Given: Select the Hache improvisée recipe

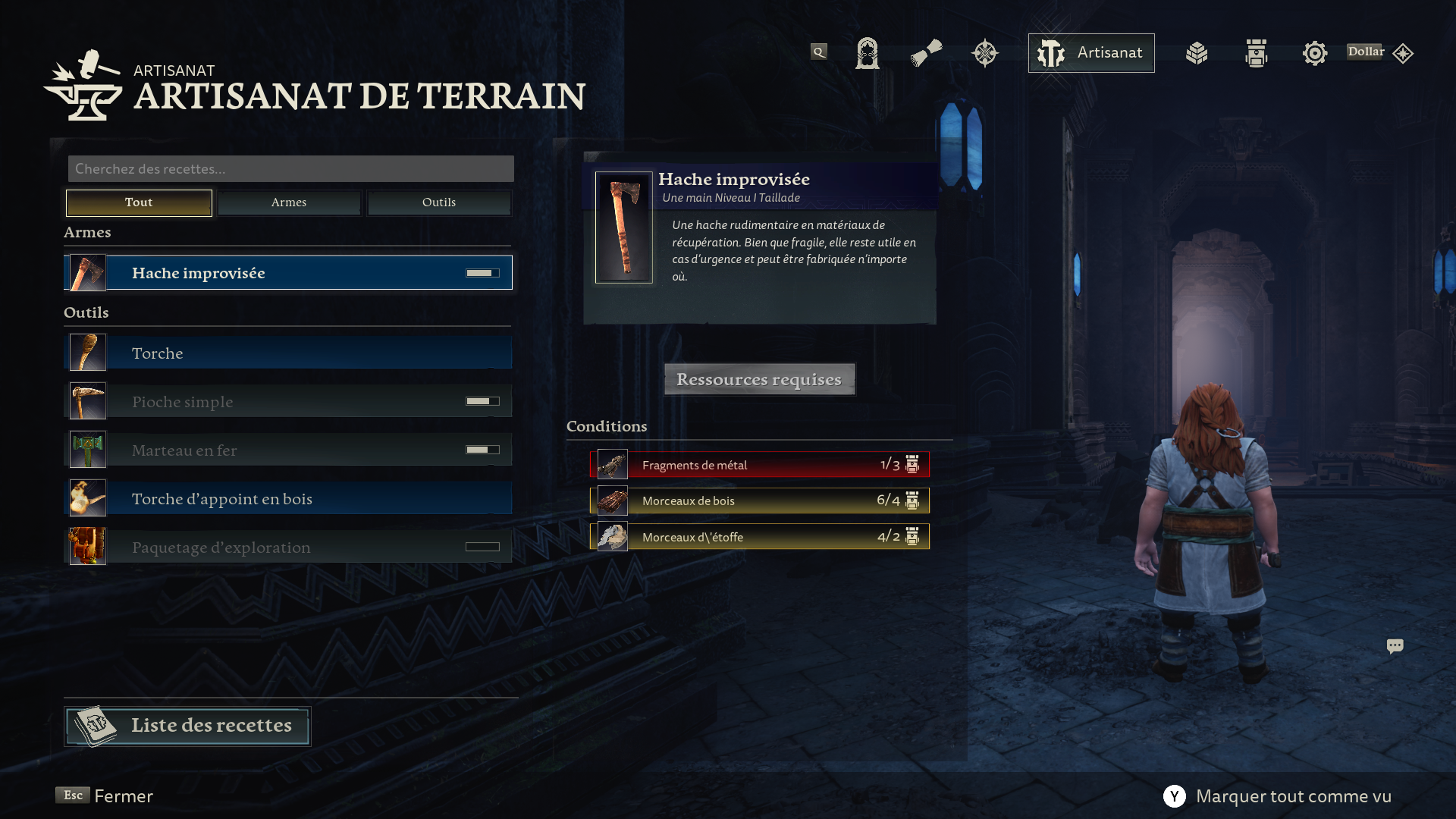Looking at the screenshot, I should [x=288, y=273].
